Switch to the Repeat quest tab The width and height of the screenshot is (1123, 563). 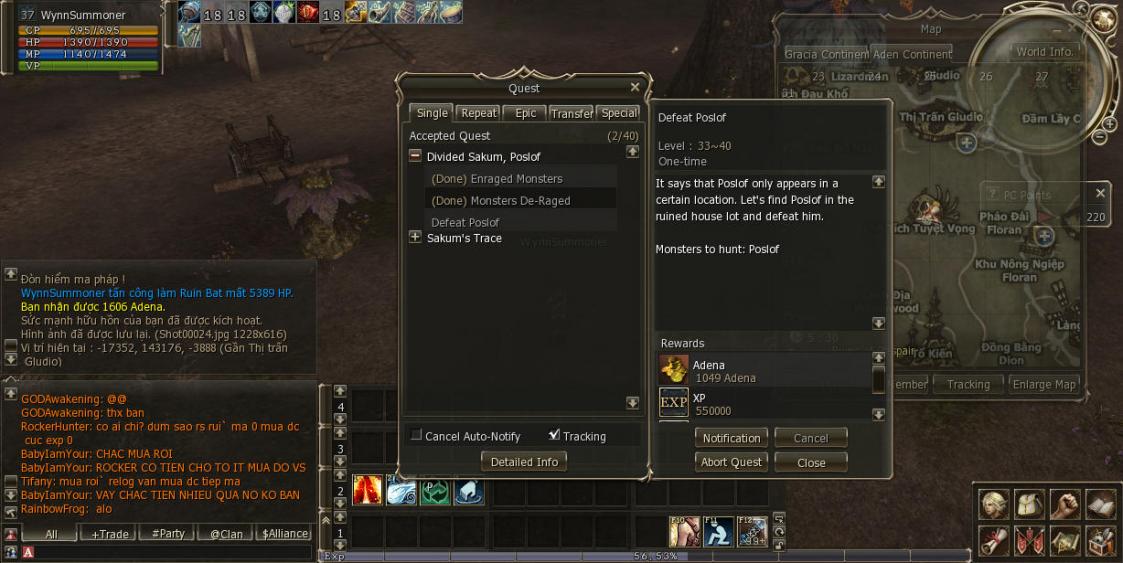tap(478, 113)
